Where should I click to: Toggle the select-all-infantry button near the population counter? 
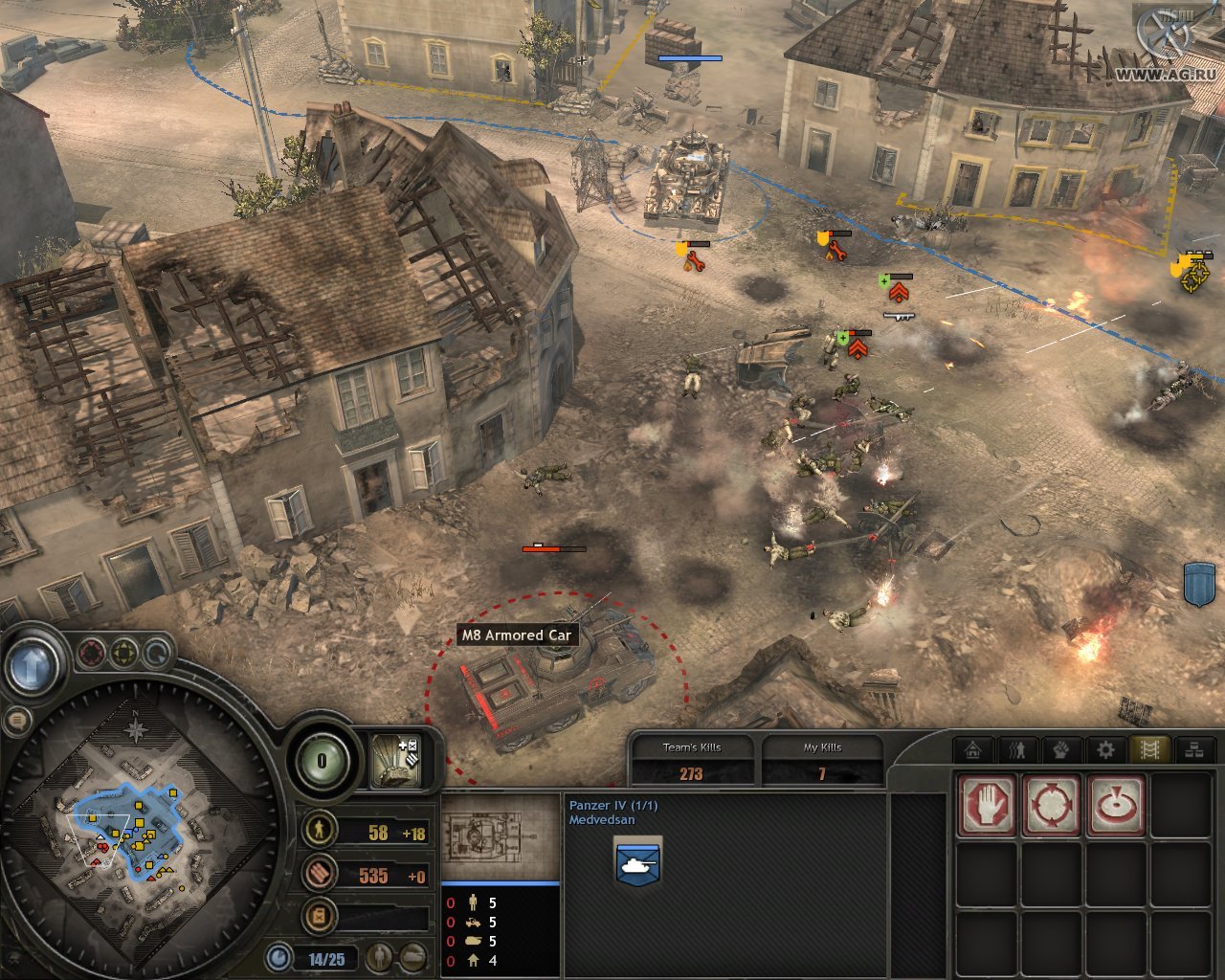(x=379, y=957)
